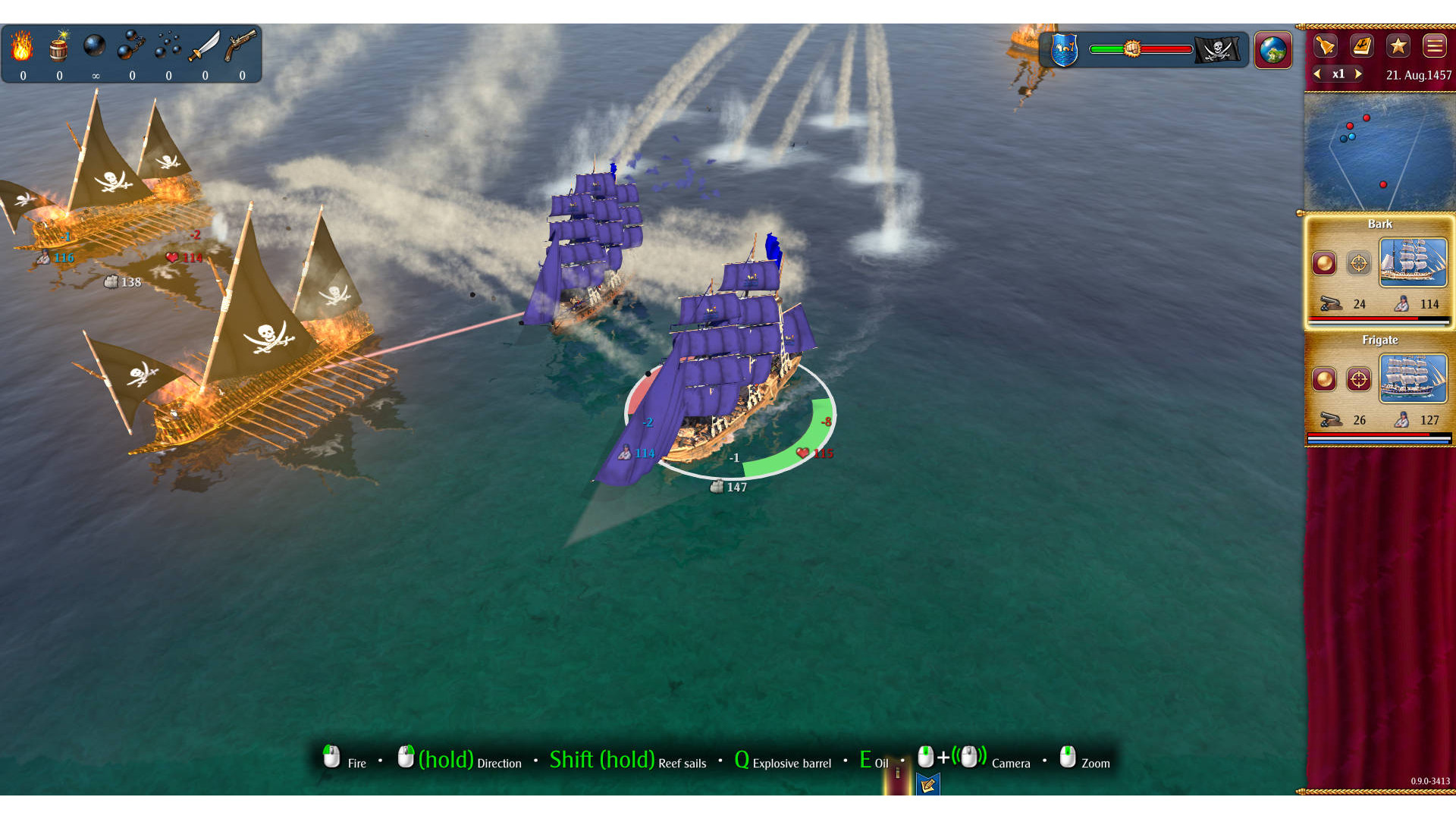Viewport: 1456px width, 819px height.
Task: Decrease game speed with left arrow
Action: [x=1318, y=74]
